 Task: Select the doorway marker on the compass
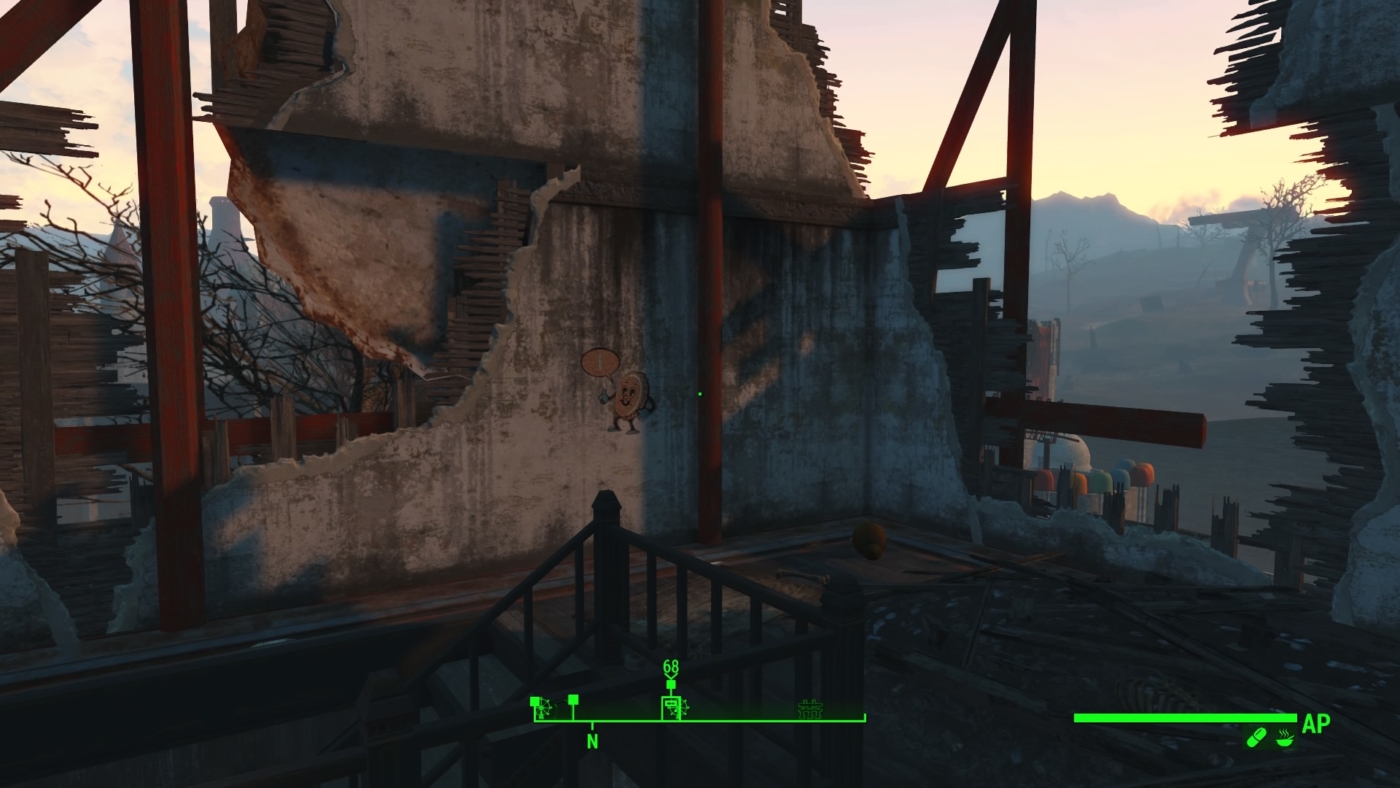tap(671, 707)
